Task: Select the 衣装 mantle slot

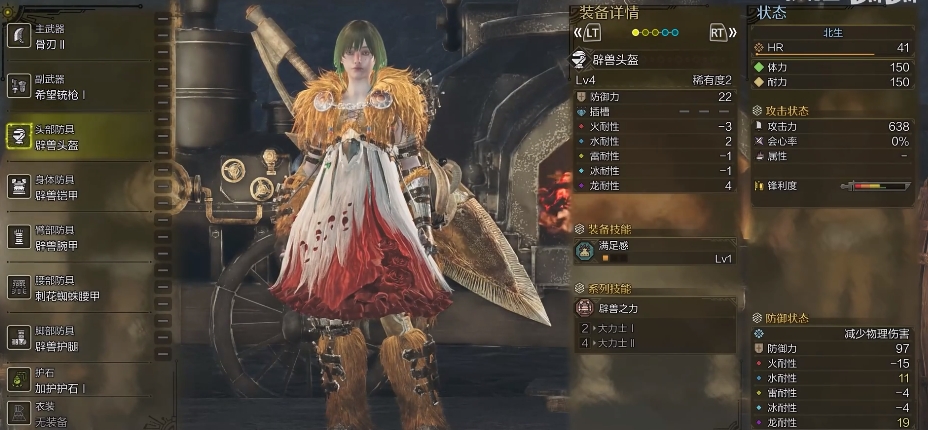Action: pyautogui.click(x=80, y=412)
